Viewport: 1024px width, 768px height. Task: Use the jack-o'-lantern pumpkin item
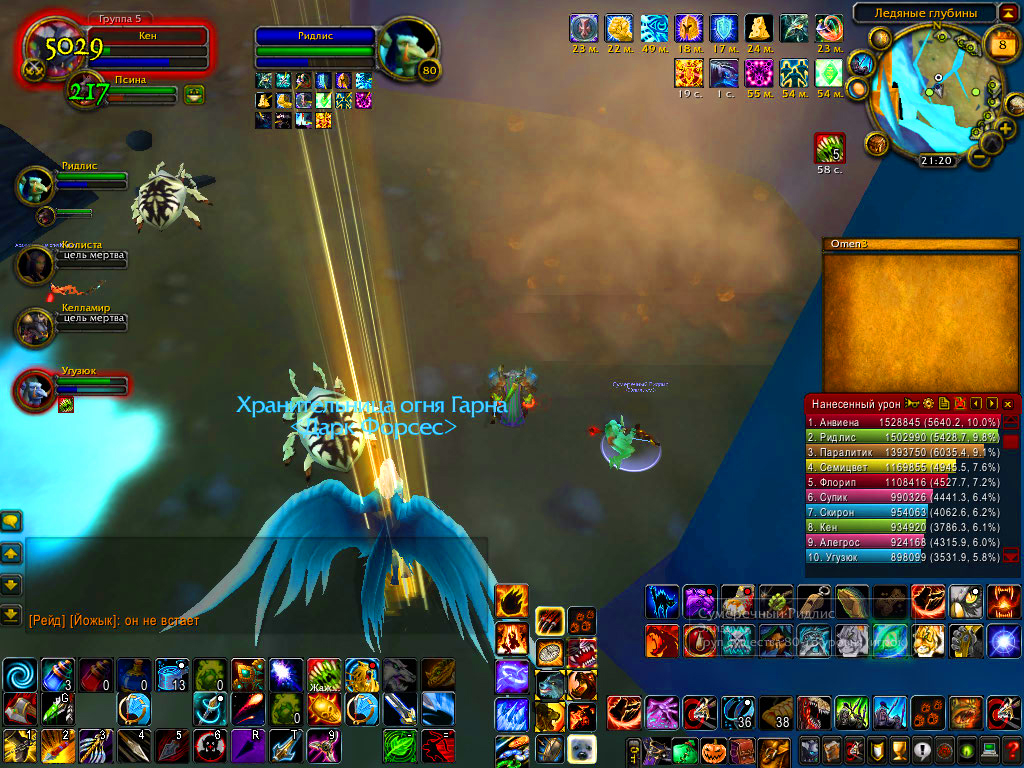click(713, 750)
